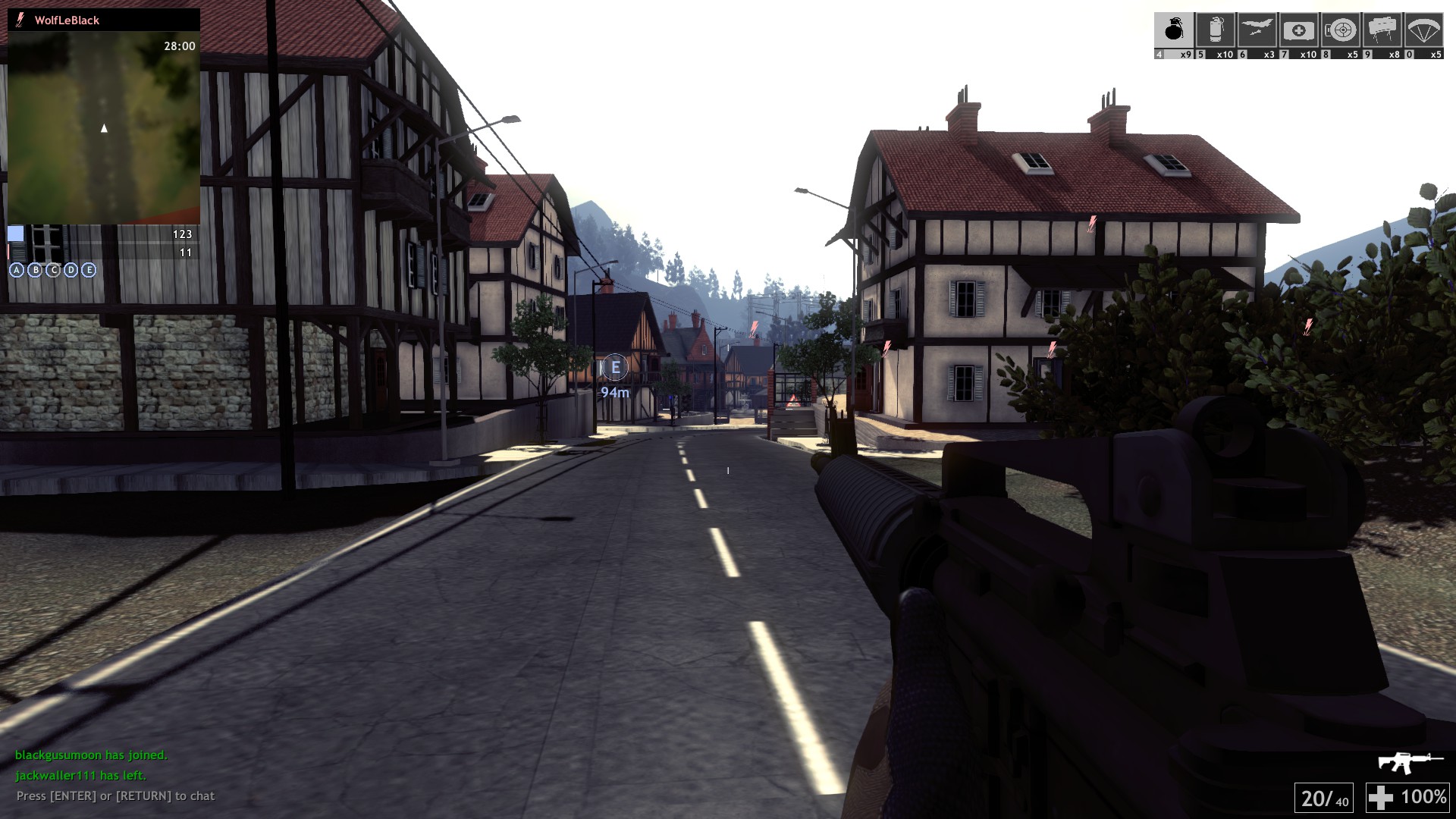The height and width of the screenshot is (819, 1456).
Task: Select the claymore mine slot
Action: pos(1382,30)
